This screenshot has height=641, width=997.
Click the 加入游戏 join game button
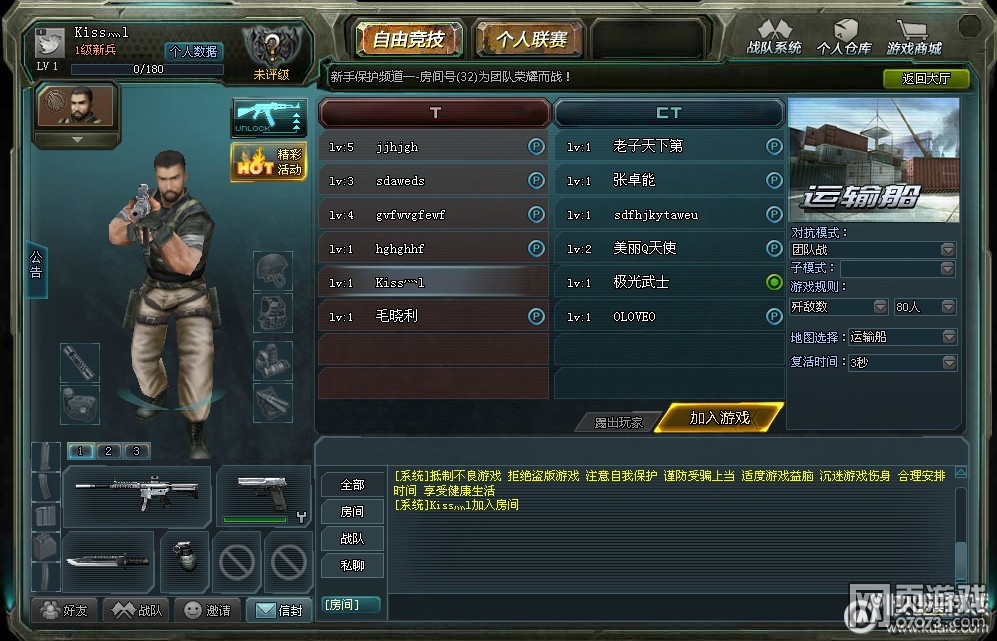pyautogui.click(x=720, y=418)
